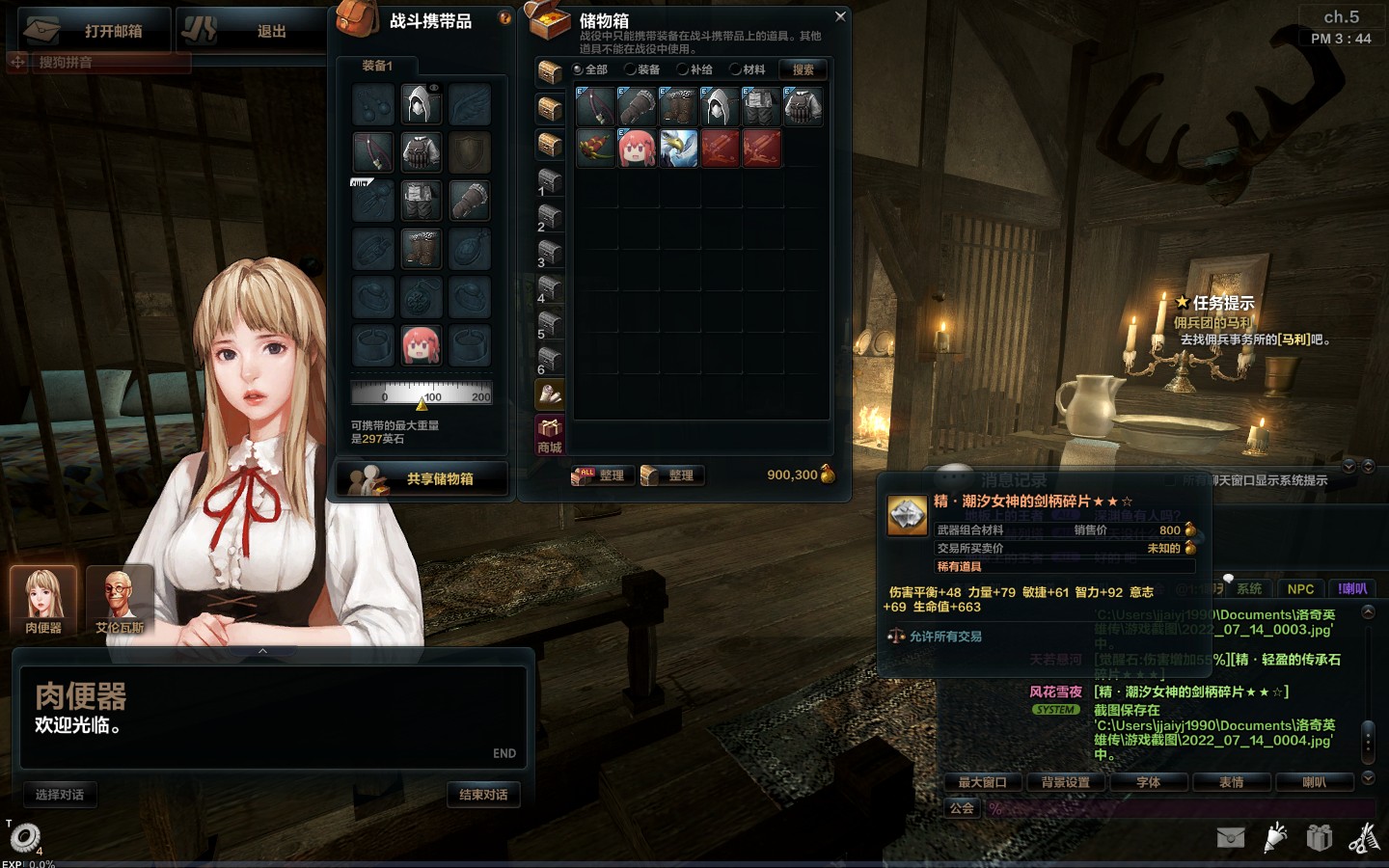1389x868 pixels.
Task: Open the 共享储物箱 shared storage
Action: (422, 478)
